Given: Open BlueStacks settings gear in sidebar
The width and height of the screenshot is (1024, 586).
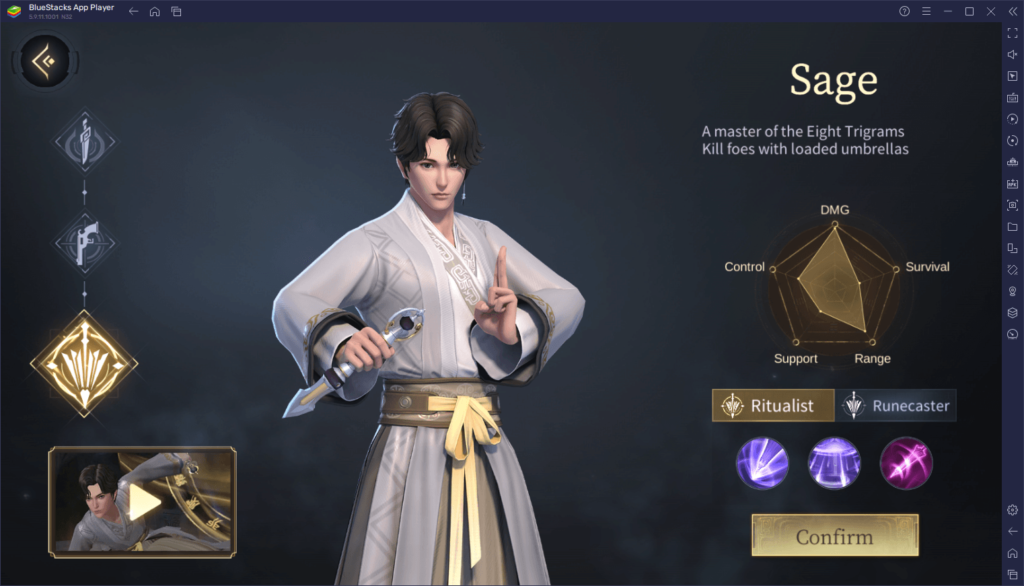Looking at the screenshot, I should point(1012,510).
